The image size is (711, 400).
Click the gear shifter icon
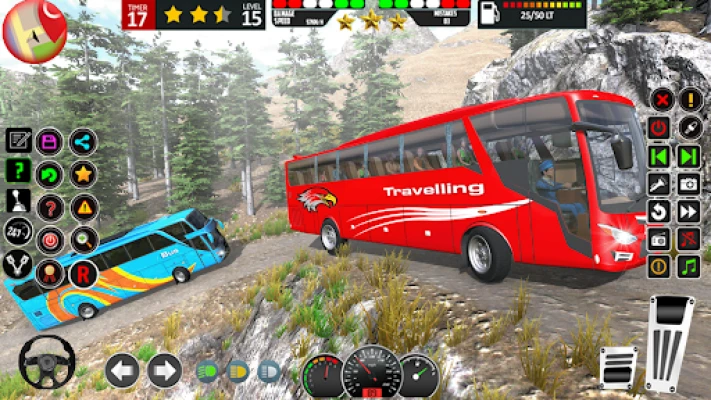[x=18, y=201]
